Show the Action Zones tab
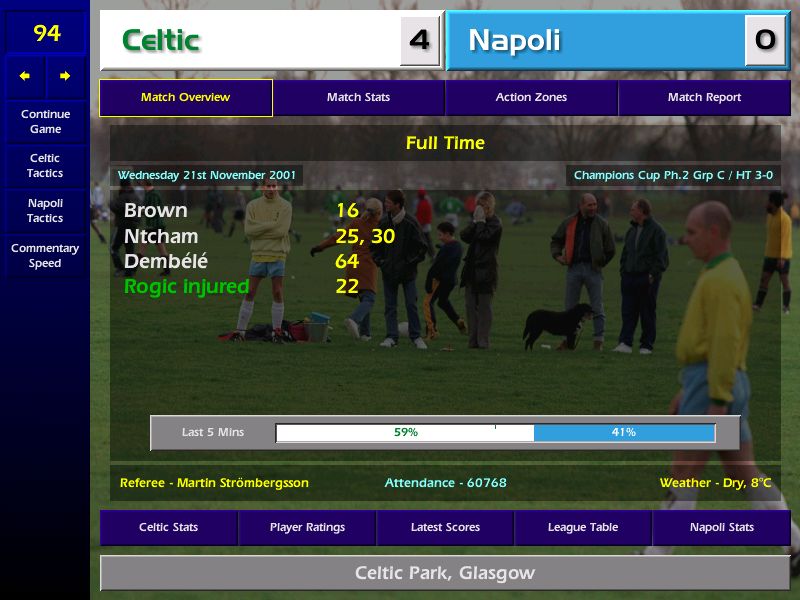800x600 pixels. (x=531, y=98)
